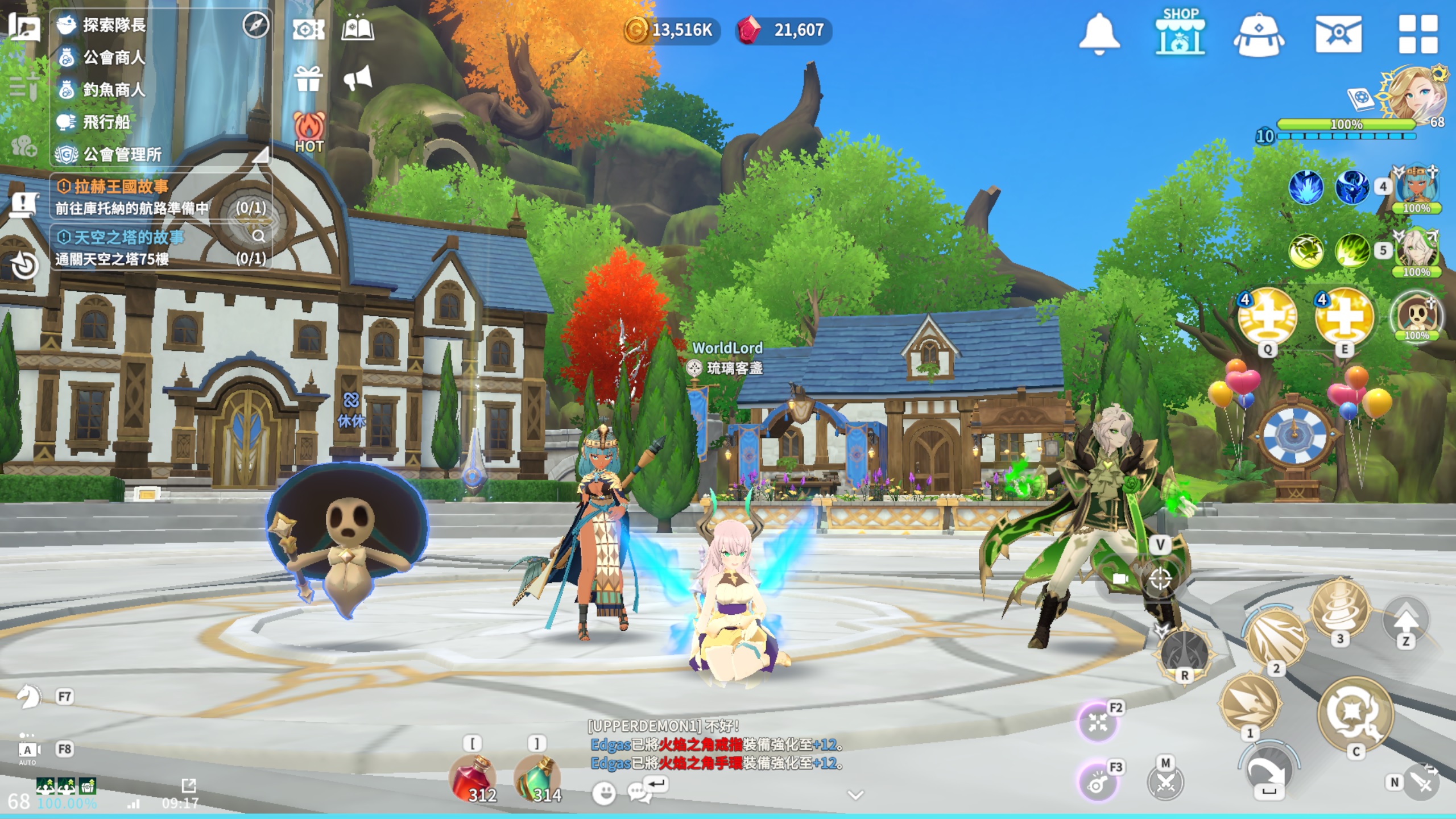1456x819 pixels.
Task: Select 公會管理所 destination entry
Action: (122, 155)
